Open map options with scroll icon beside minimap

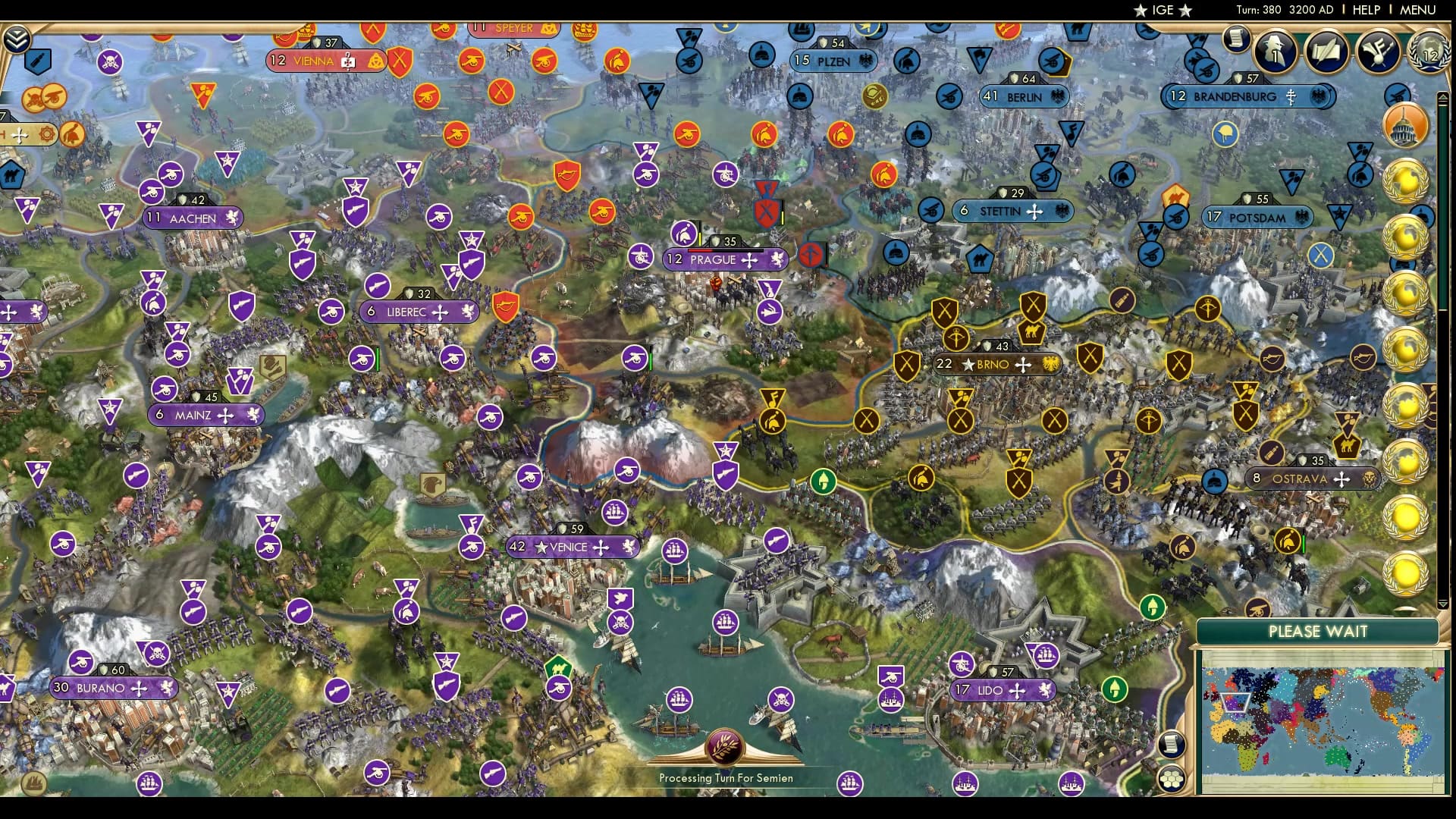pos(1172,744)
